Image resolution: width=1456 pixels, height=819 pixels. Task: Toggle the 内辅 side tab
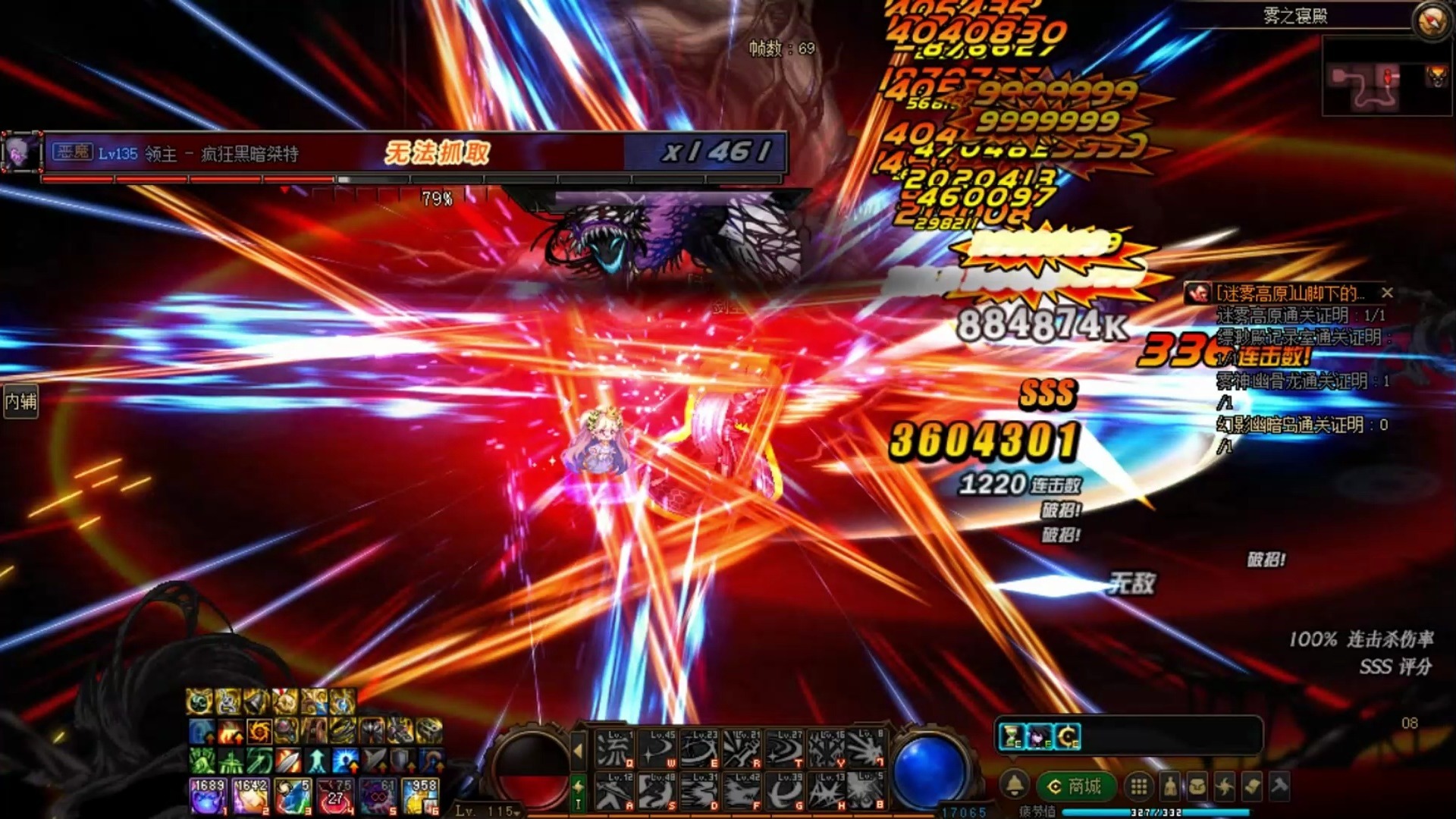pos(20,400)
